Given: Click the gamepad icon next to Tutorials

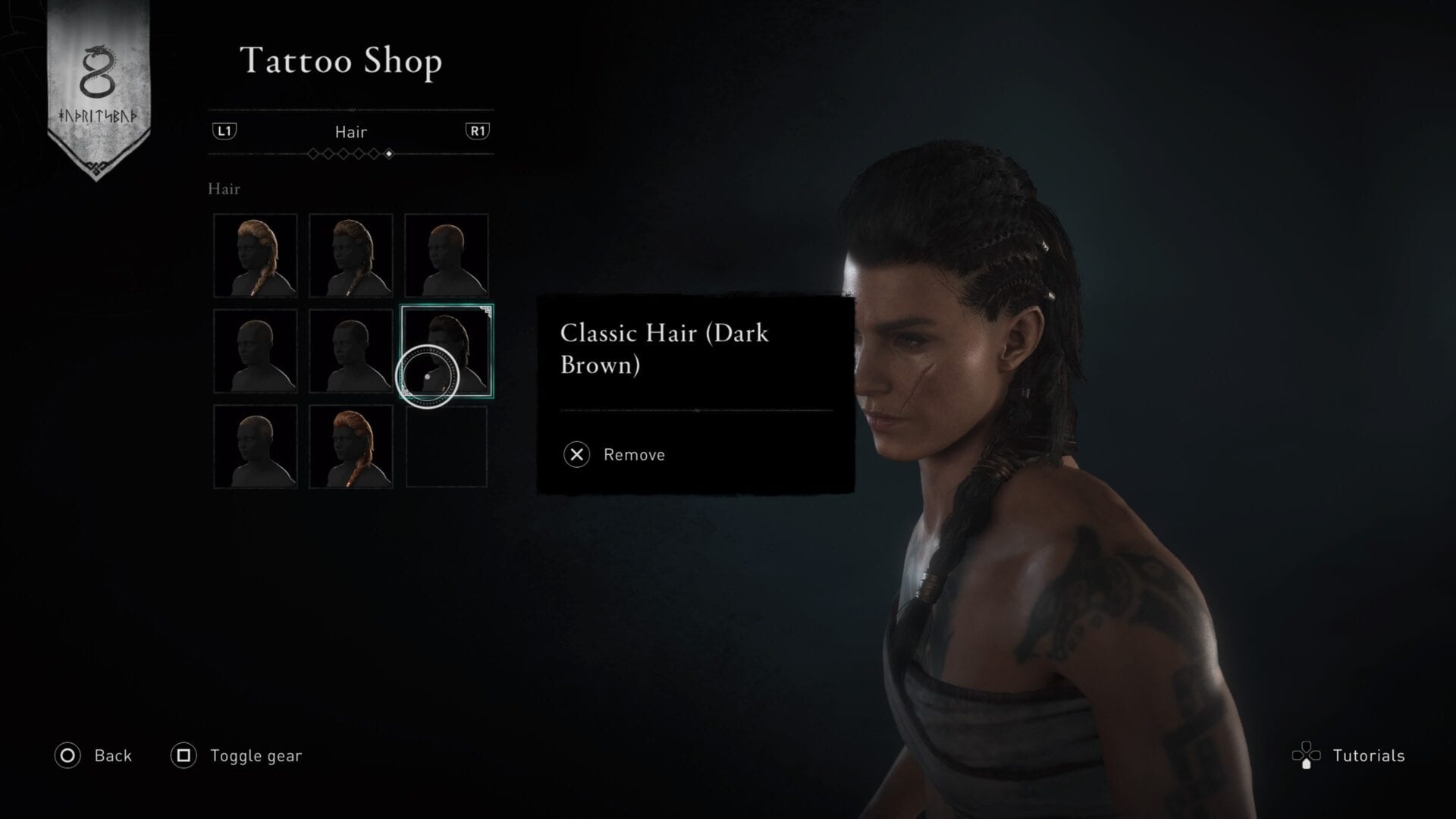Looking at the screenshot, I should pos(1306,755).
